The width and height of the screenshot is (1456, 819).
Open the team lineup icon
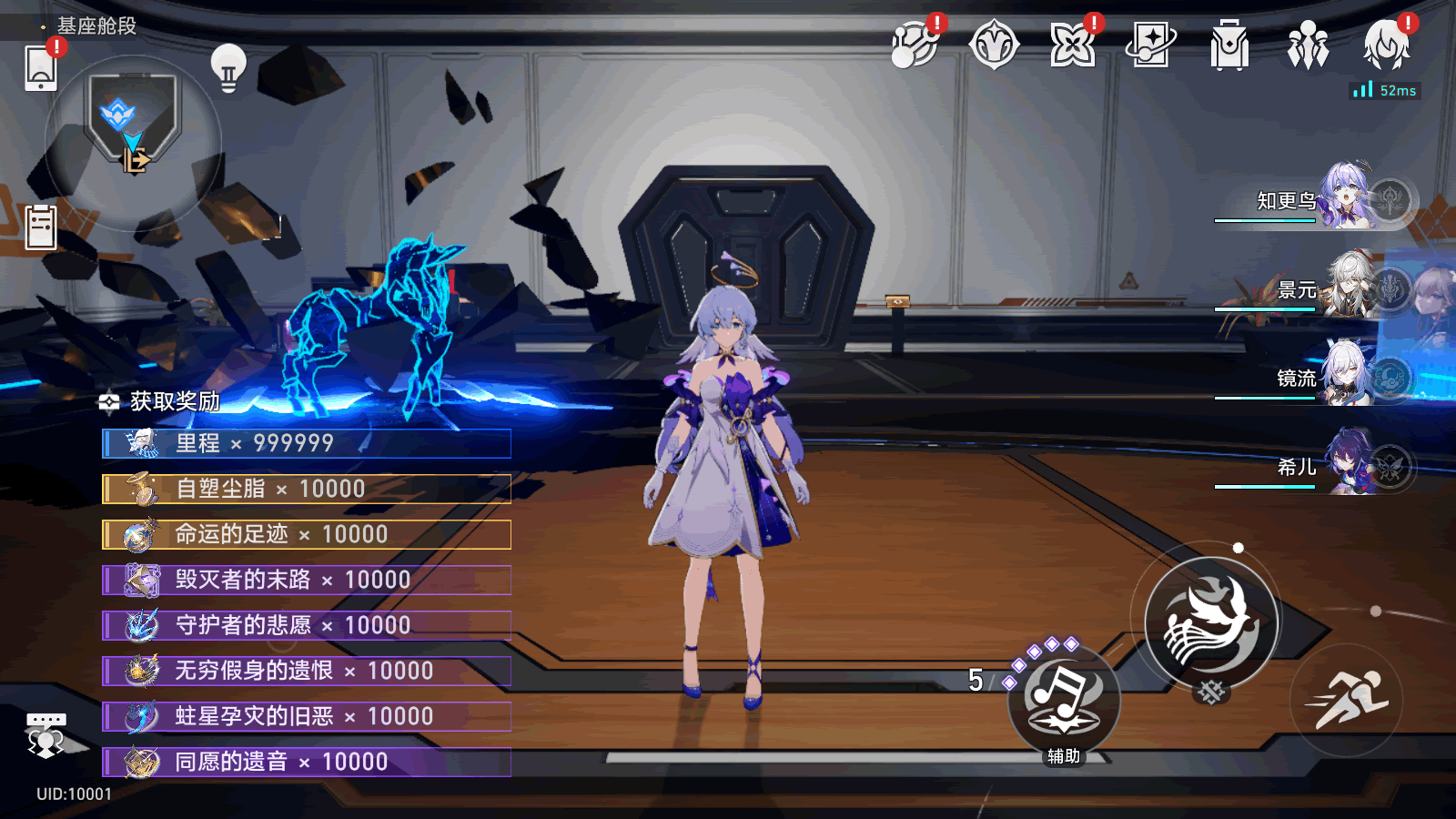[x=1308, y=45]
